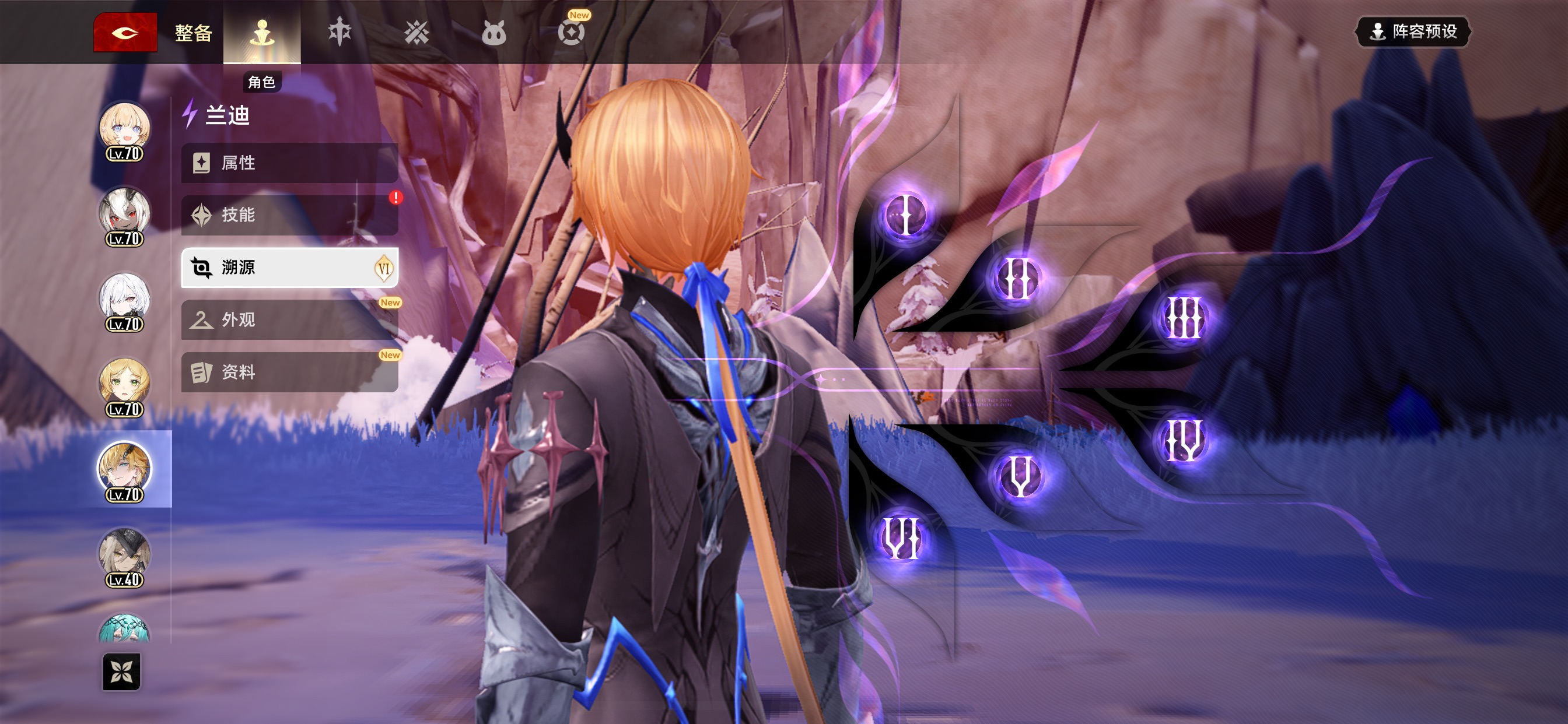
Task: Open the cat-eared pet tab
Action: click(493, 32)
